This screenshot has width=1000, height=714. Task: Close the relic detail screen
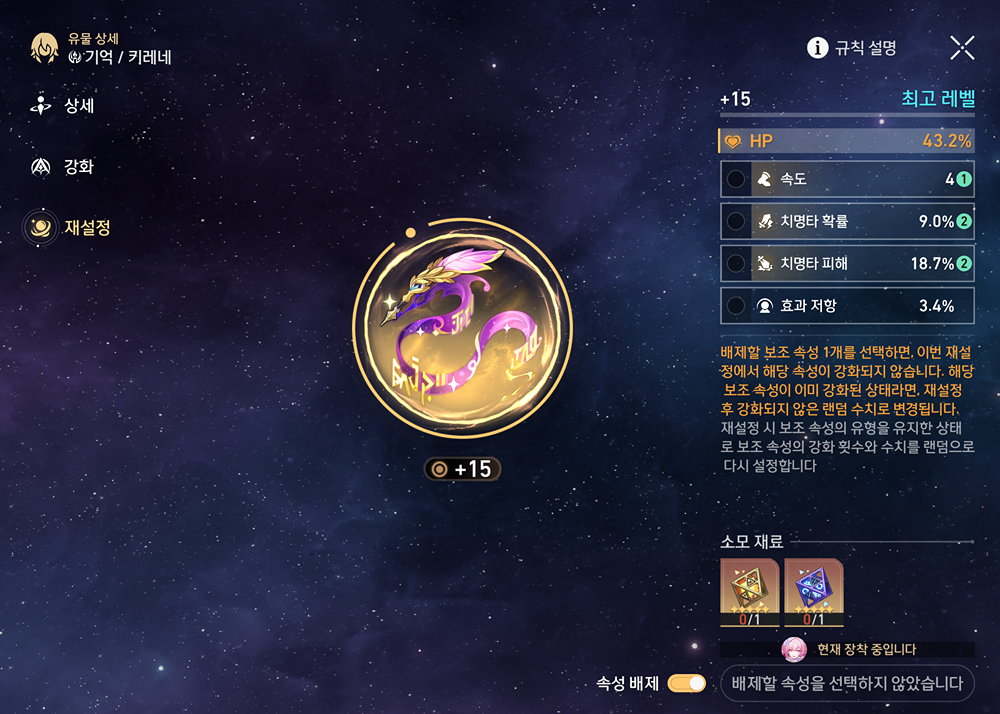tap(962, 47)
